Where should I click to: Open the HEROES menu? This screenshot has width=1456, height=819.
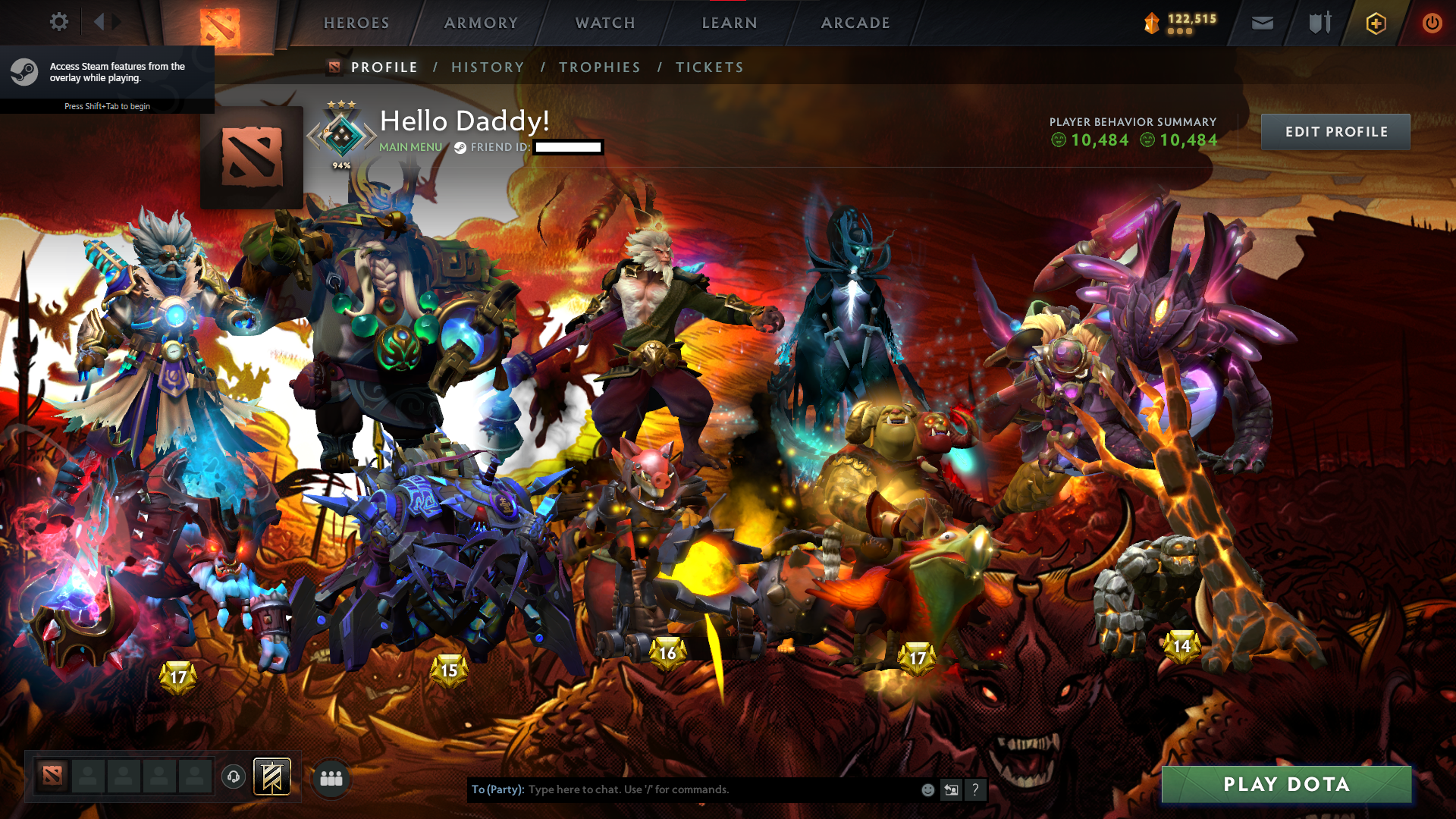coord(355,23)
